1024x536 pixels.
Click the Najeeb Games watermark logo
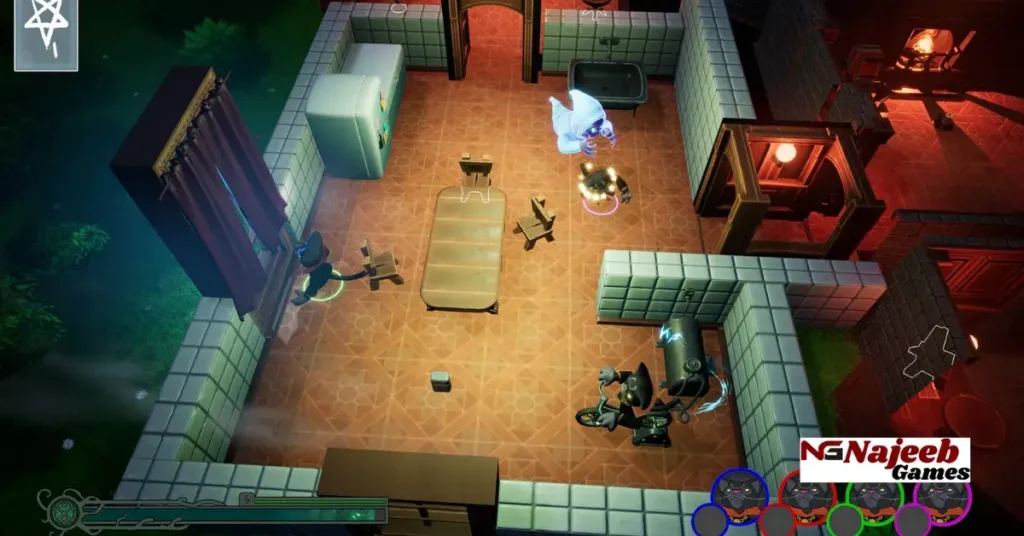click(x=885, y=460)
